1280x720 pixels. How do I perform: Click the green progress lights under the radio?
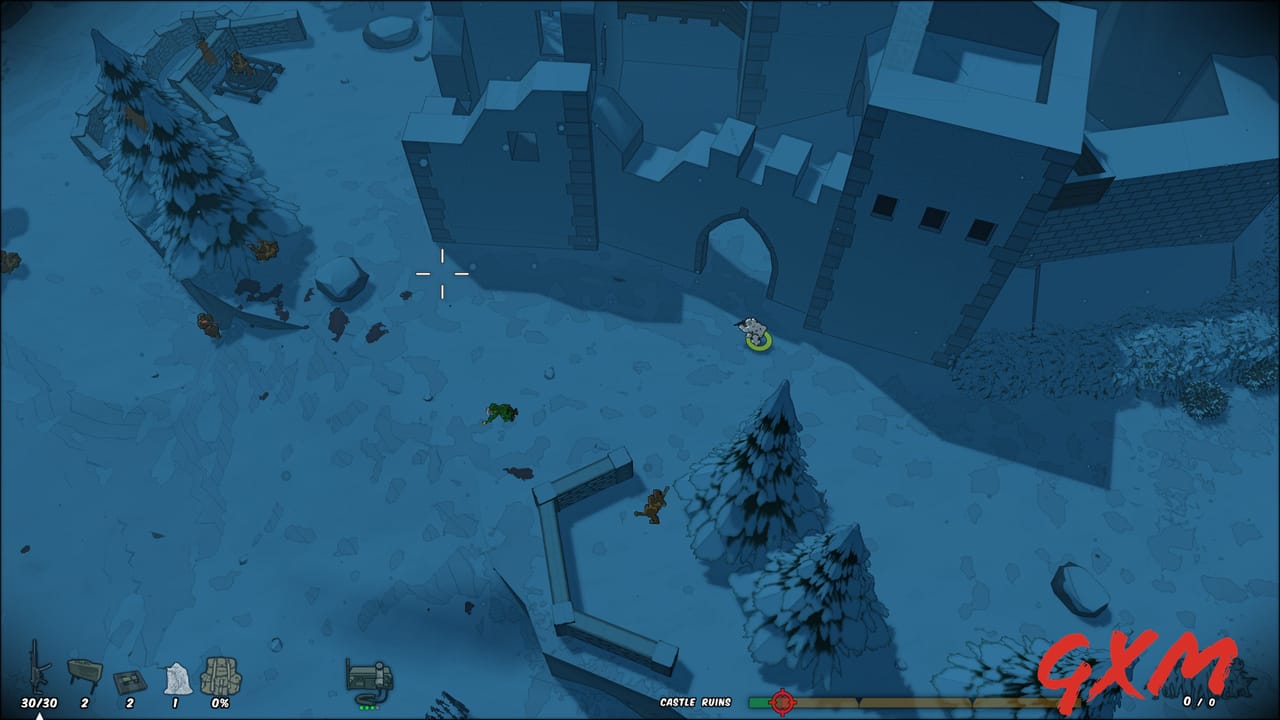click(x=368, y=706)
